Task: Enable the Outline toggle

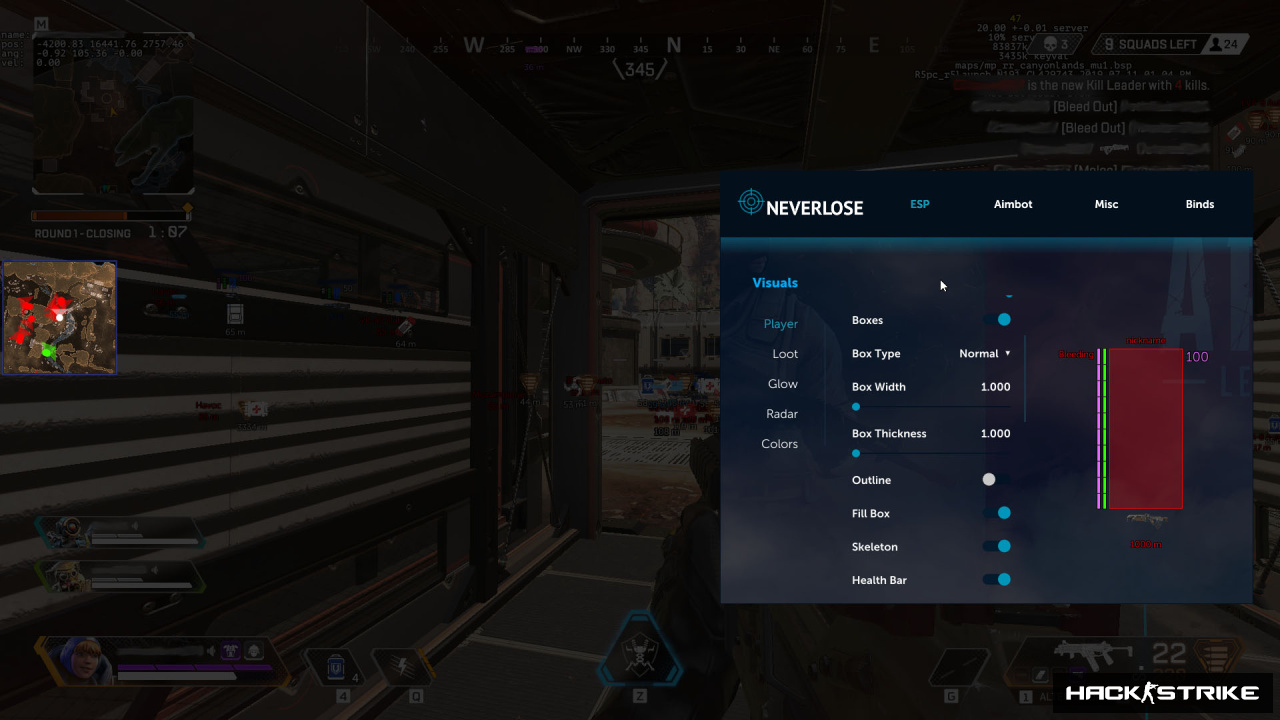Action: click(x=996, y=480)
